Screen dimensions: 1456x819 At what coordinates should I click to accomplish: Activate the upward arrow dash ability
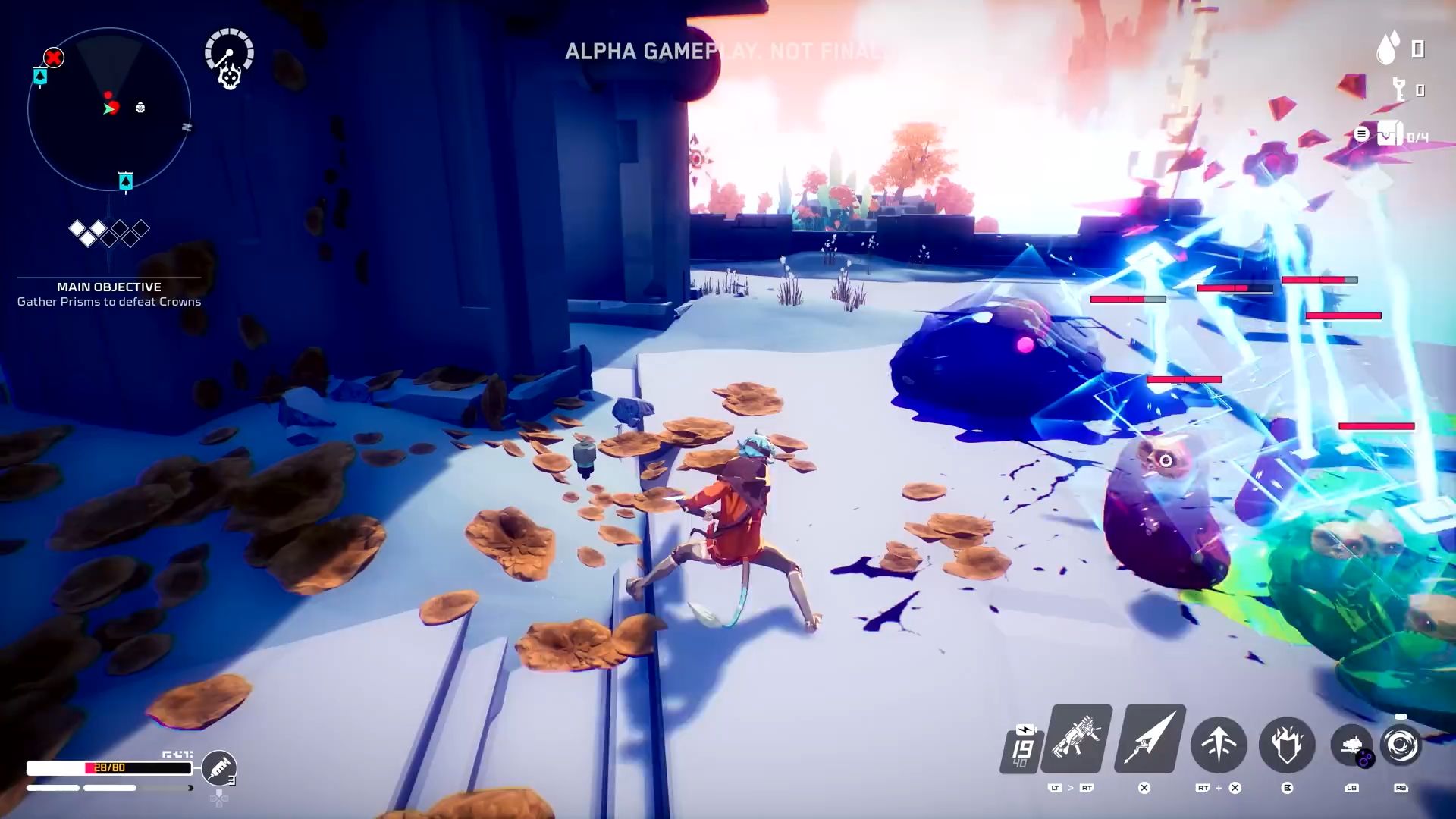pyautogui.click(x=1219, y=745)
